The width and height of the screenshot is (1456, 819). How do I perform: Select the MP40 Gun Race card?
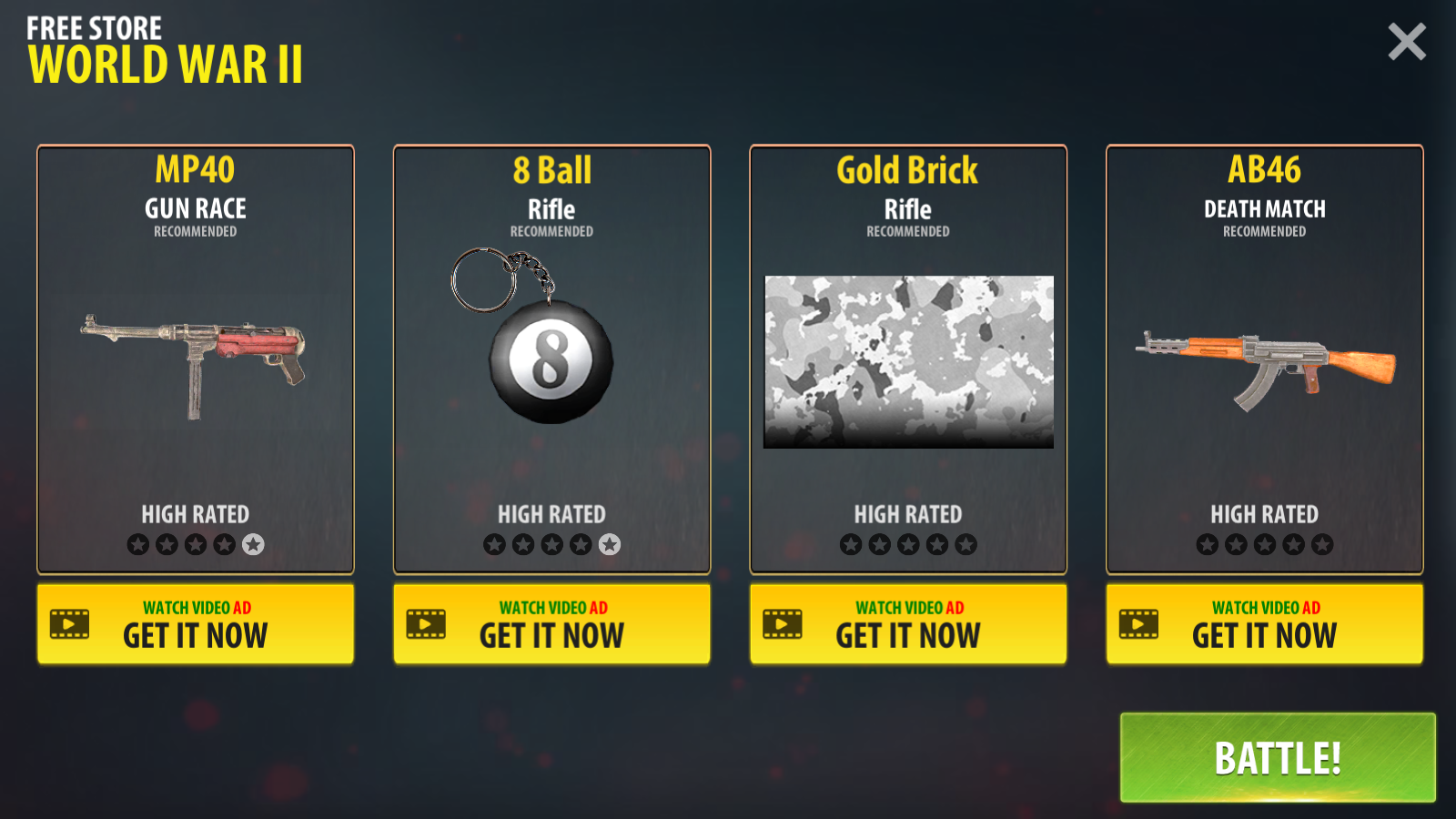click(x=196, y=359)
